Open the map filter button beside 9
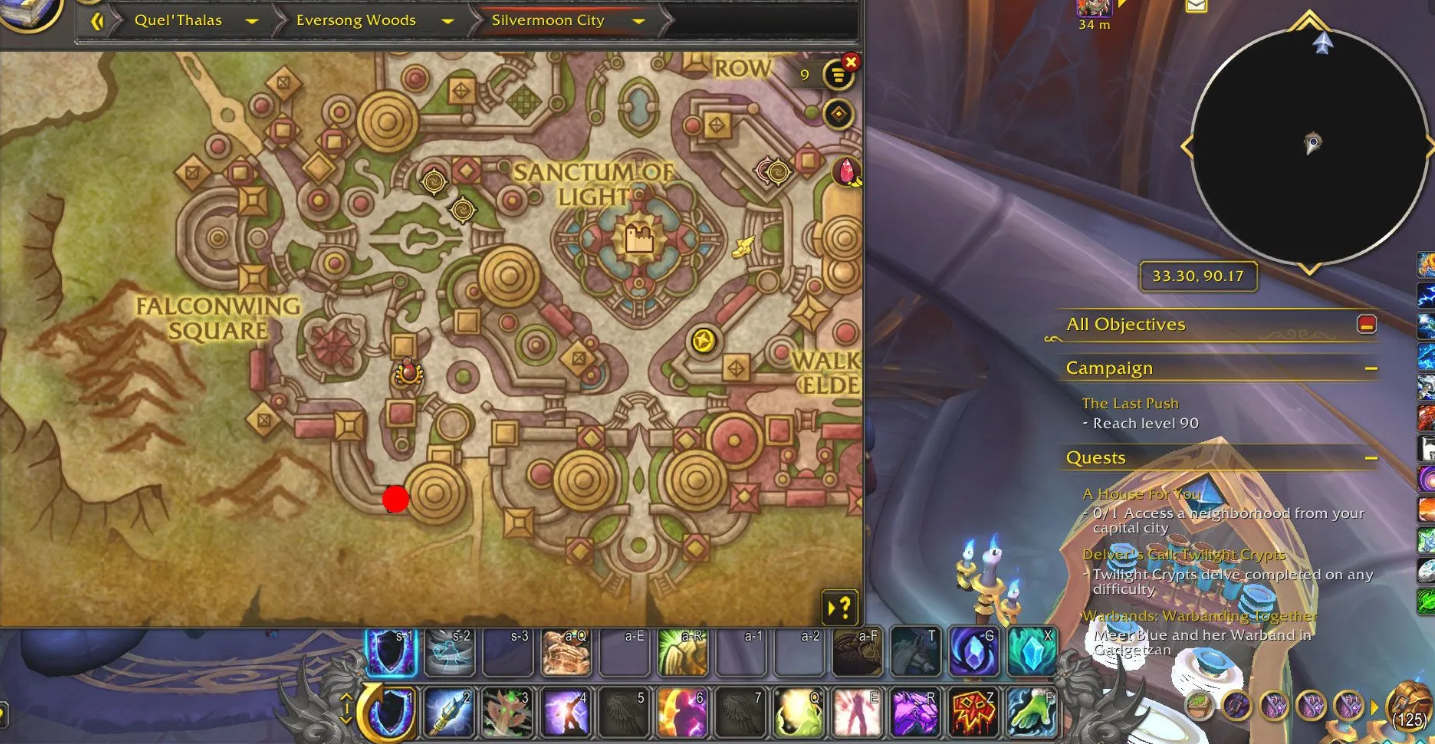Screen dimensions: 1435x744 pos(837,75)
